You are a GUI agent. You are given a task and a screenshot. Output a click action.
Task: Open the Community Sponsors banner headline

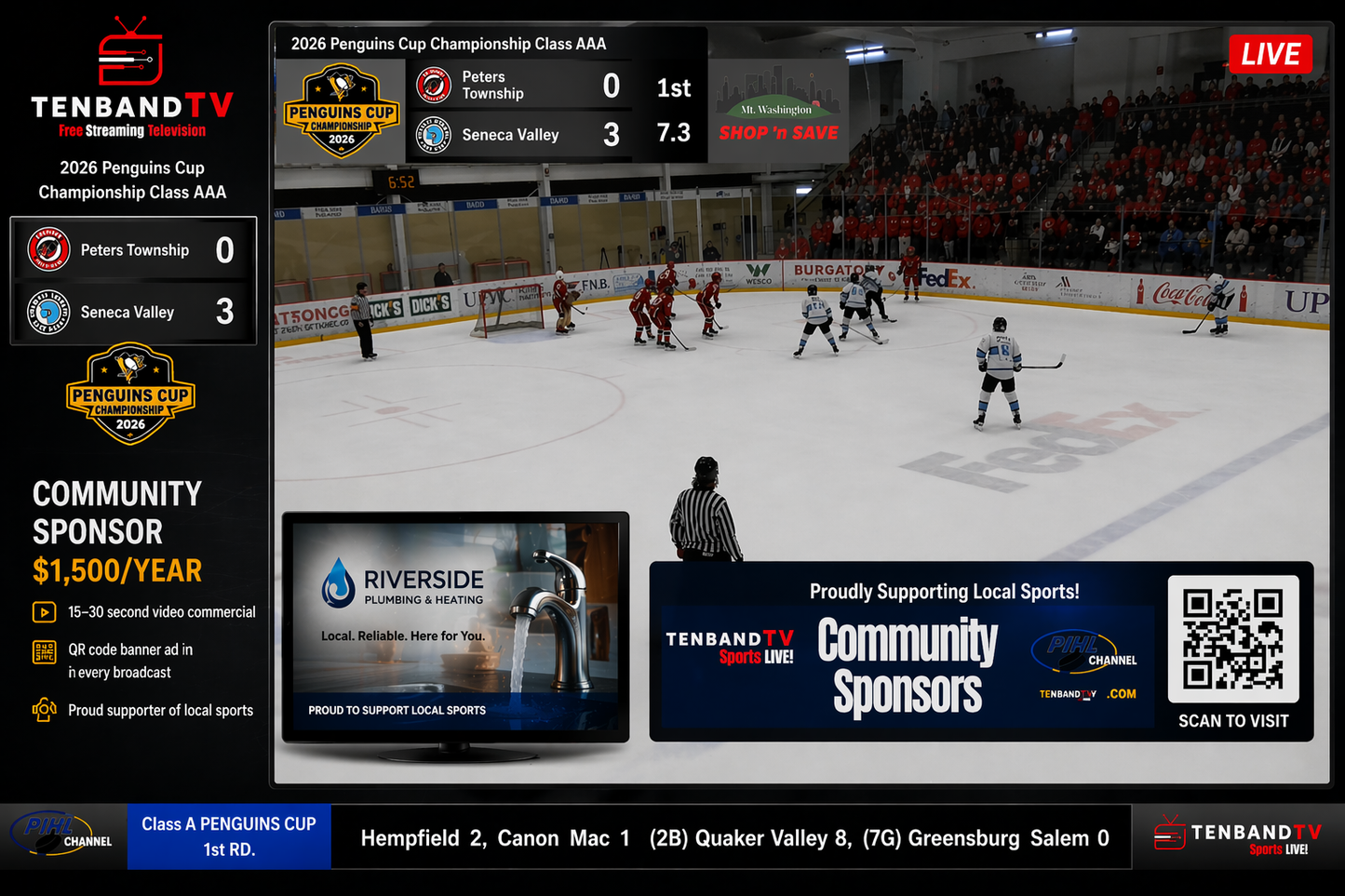click(907, 666)
